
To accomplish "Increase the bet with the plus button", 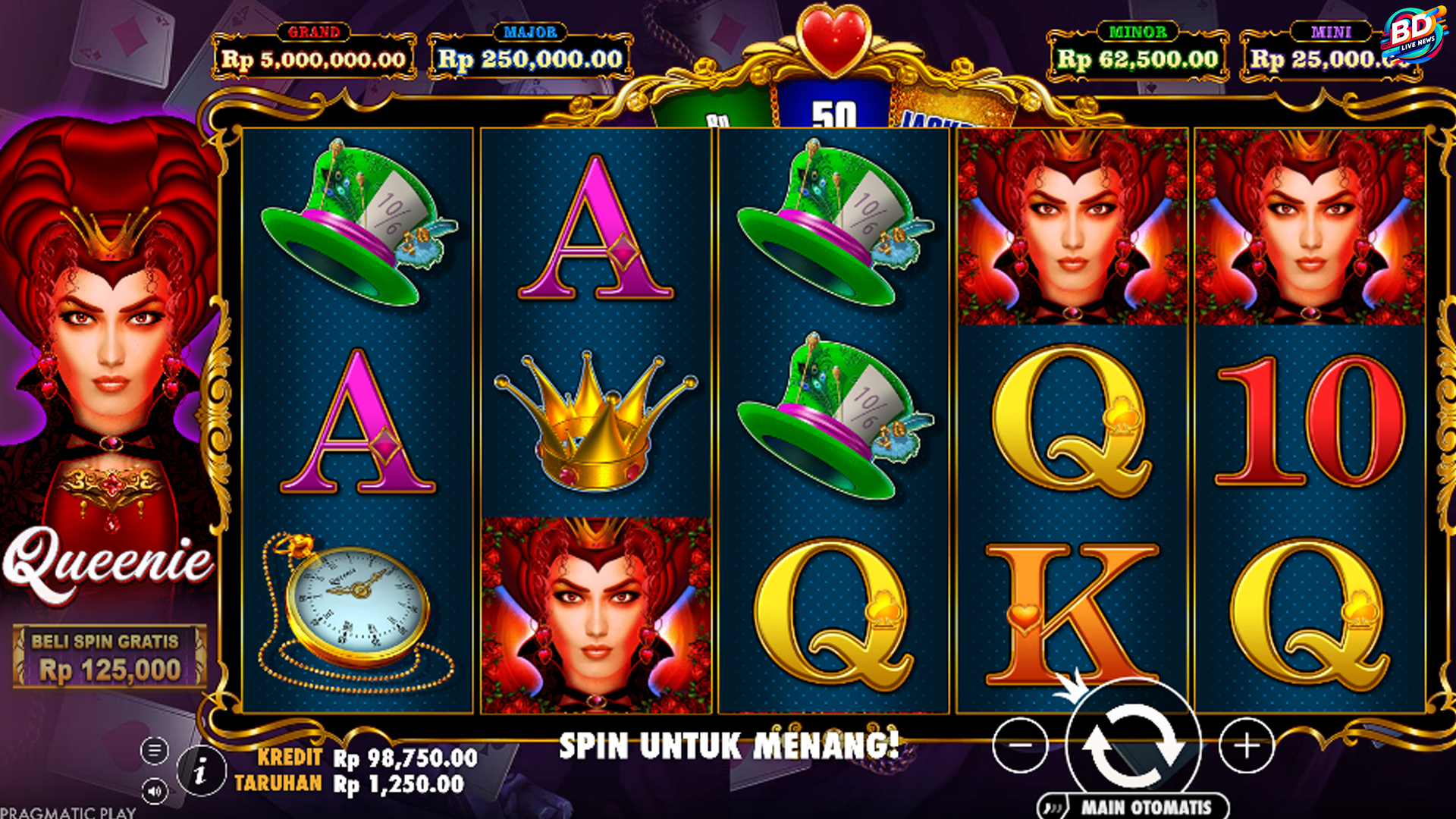I will [1246, 746].
